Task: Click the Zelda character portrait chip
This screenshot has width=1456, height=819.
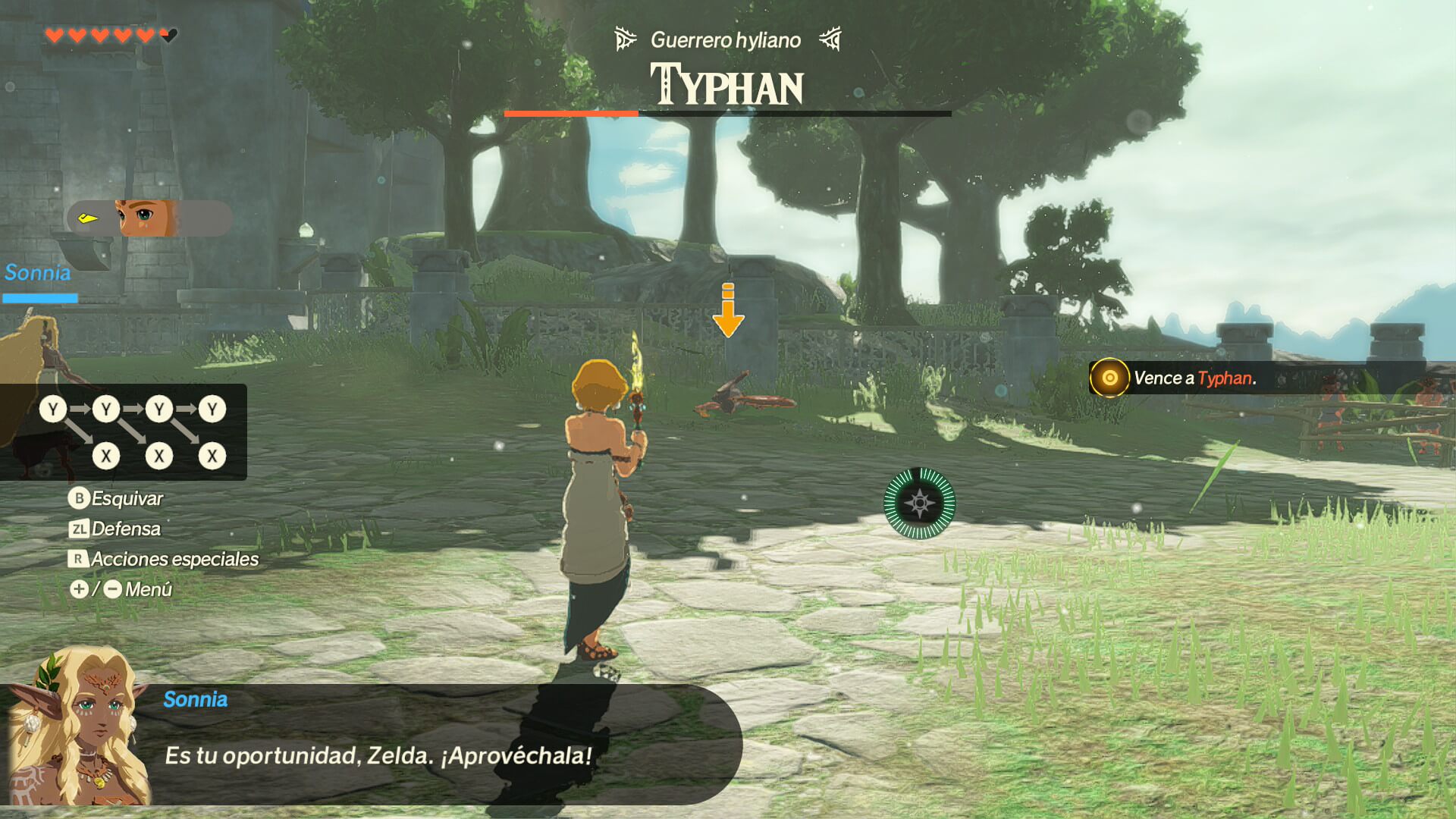Action: (149, 218)
